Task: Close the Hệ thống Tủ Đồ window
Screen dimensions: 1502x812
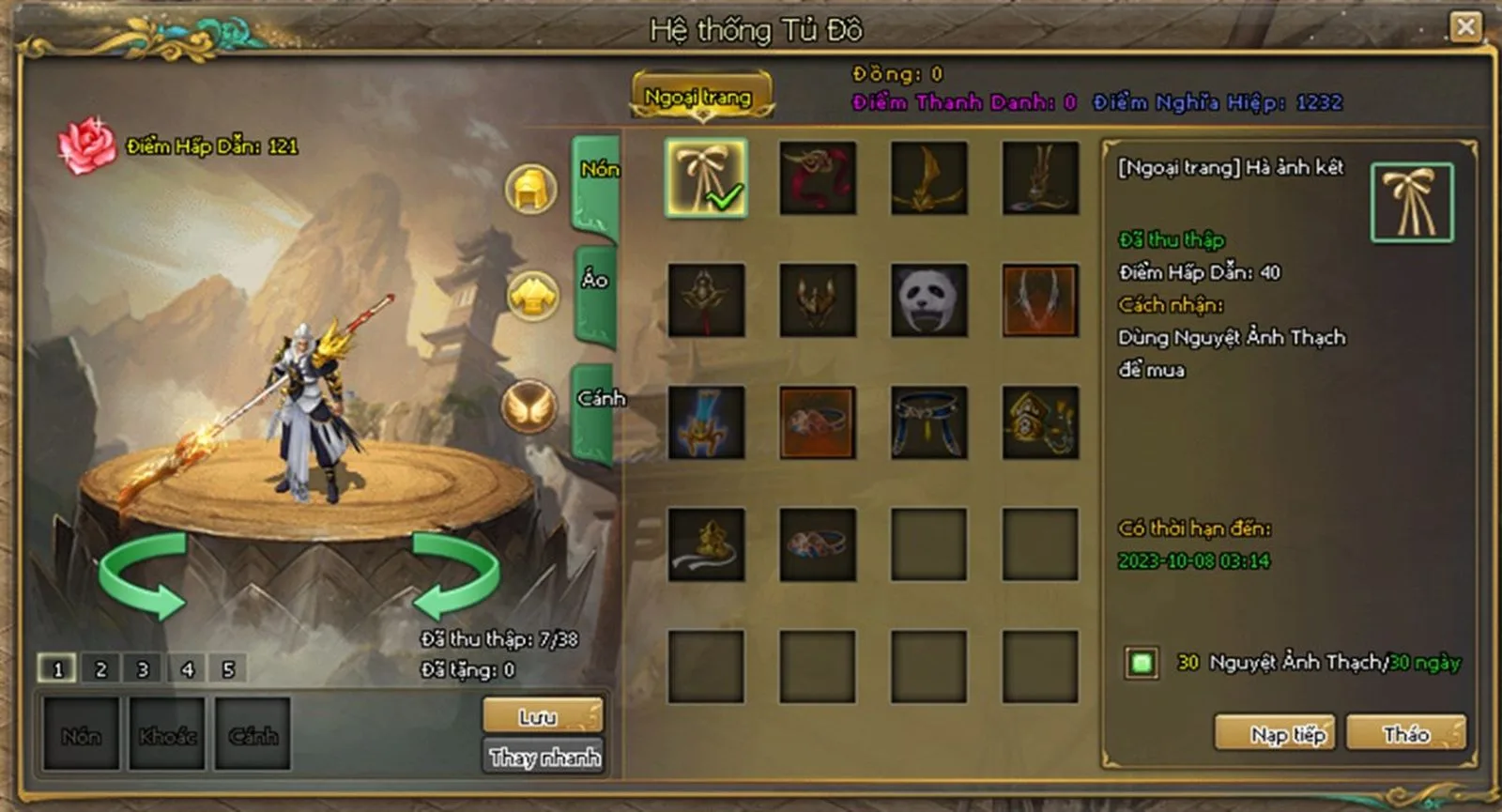Action: [1464, 26]
